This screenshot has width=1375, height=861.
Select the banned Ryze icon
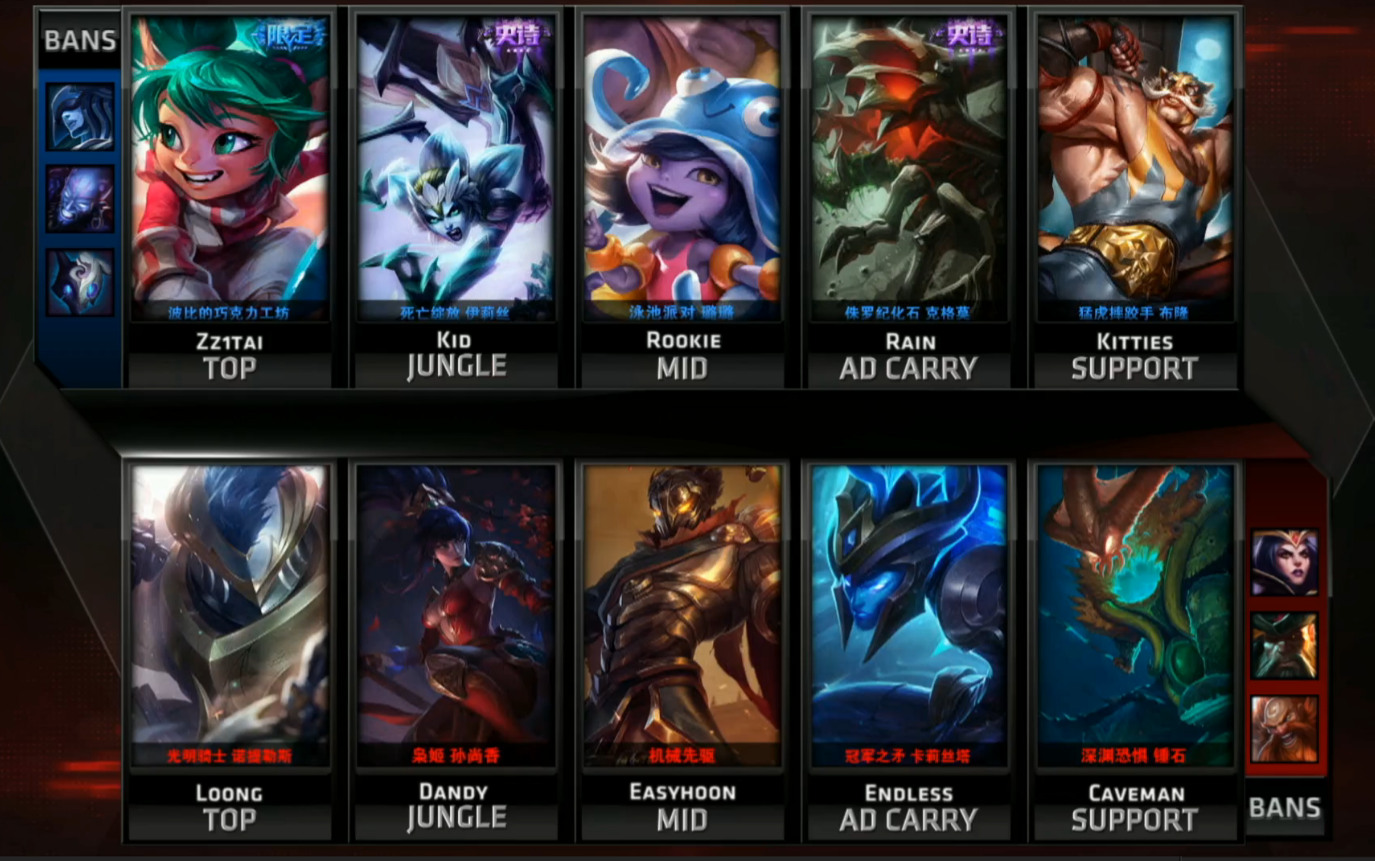tap(80, 199)
